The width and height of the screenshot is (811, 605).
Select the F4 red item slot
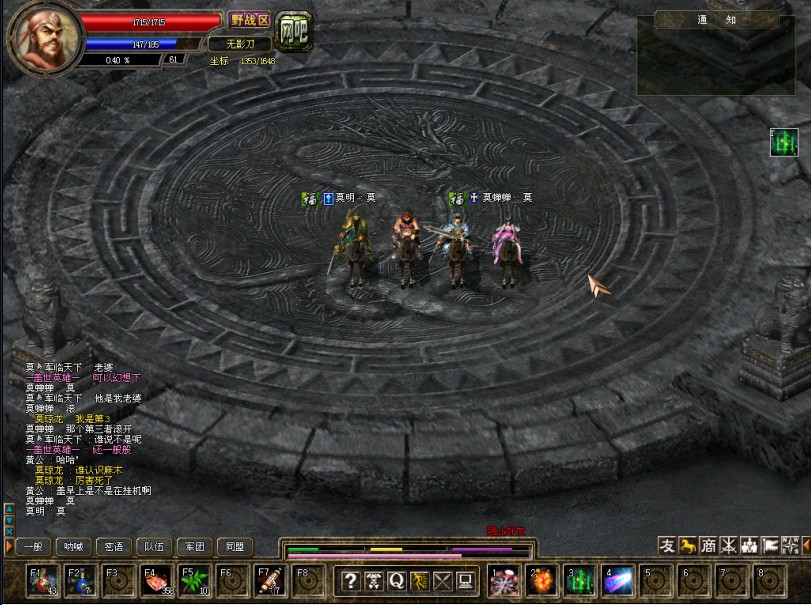[156, 581]
